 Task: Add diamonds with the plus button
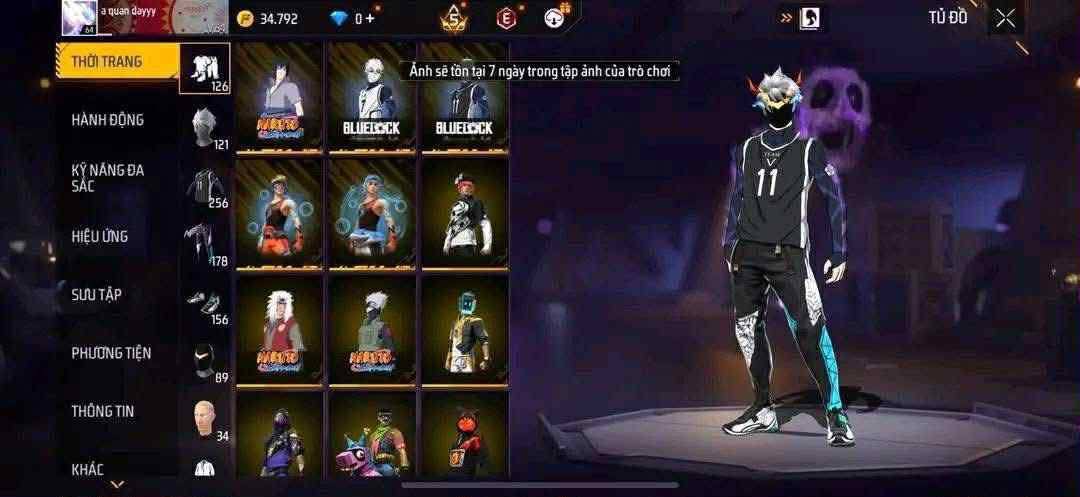[371, 18]
